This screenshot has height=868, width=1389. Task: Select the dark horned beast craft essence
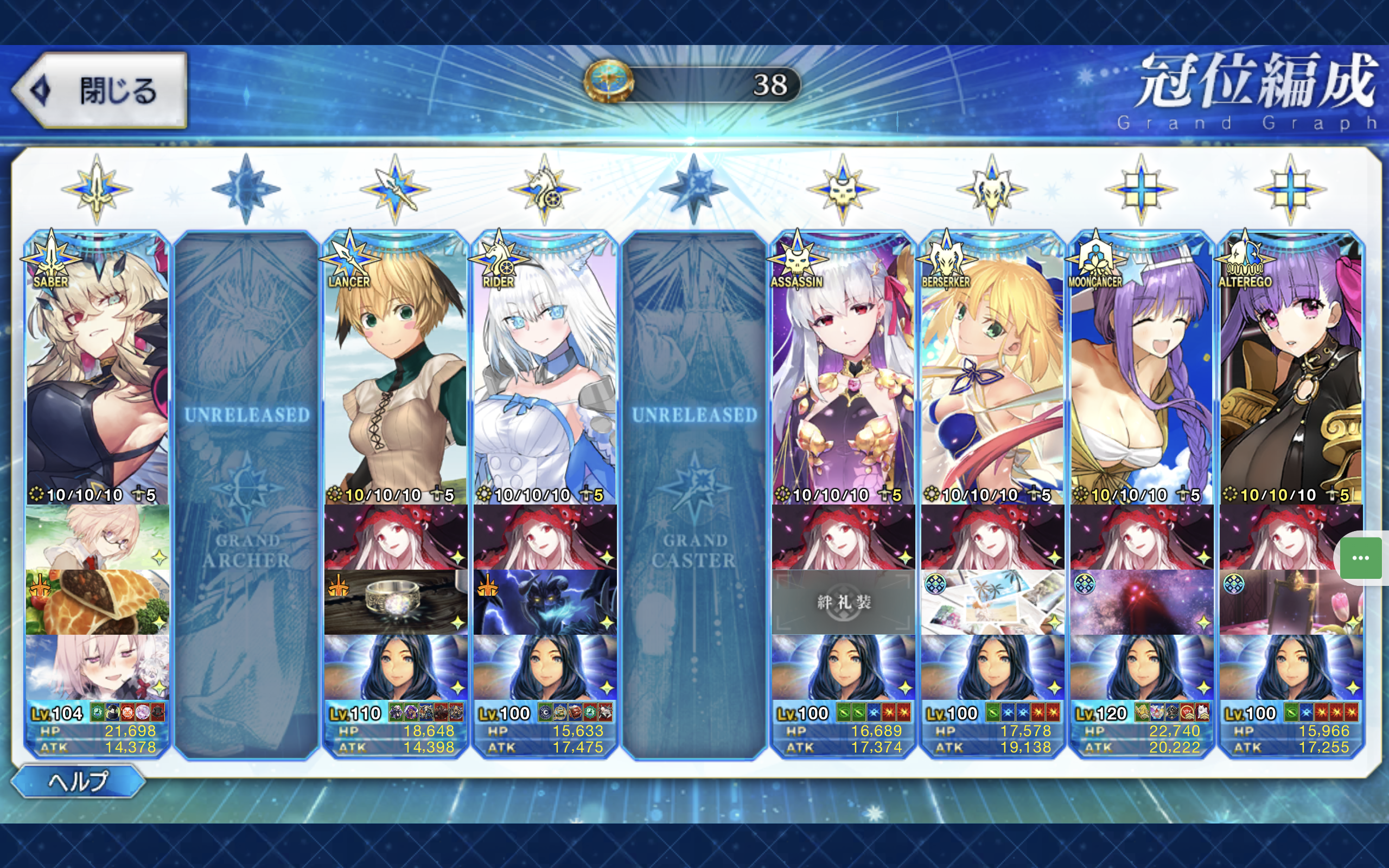(545, 602)
